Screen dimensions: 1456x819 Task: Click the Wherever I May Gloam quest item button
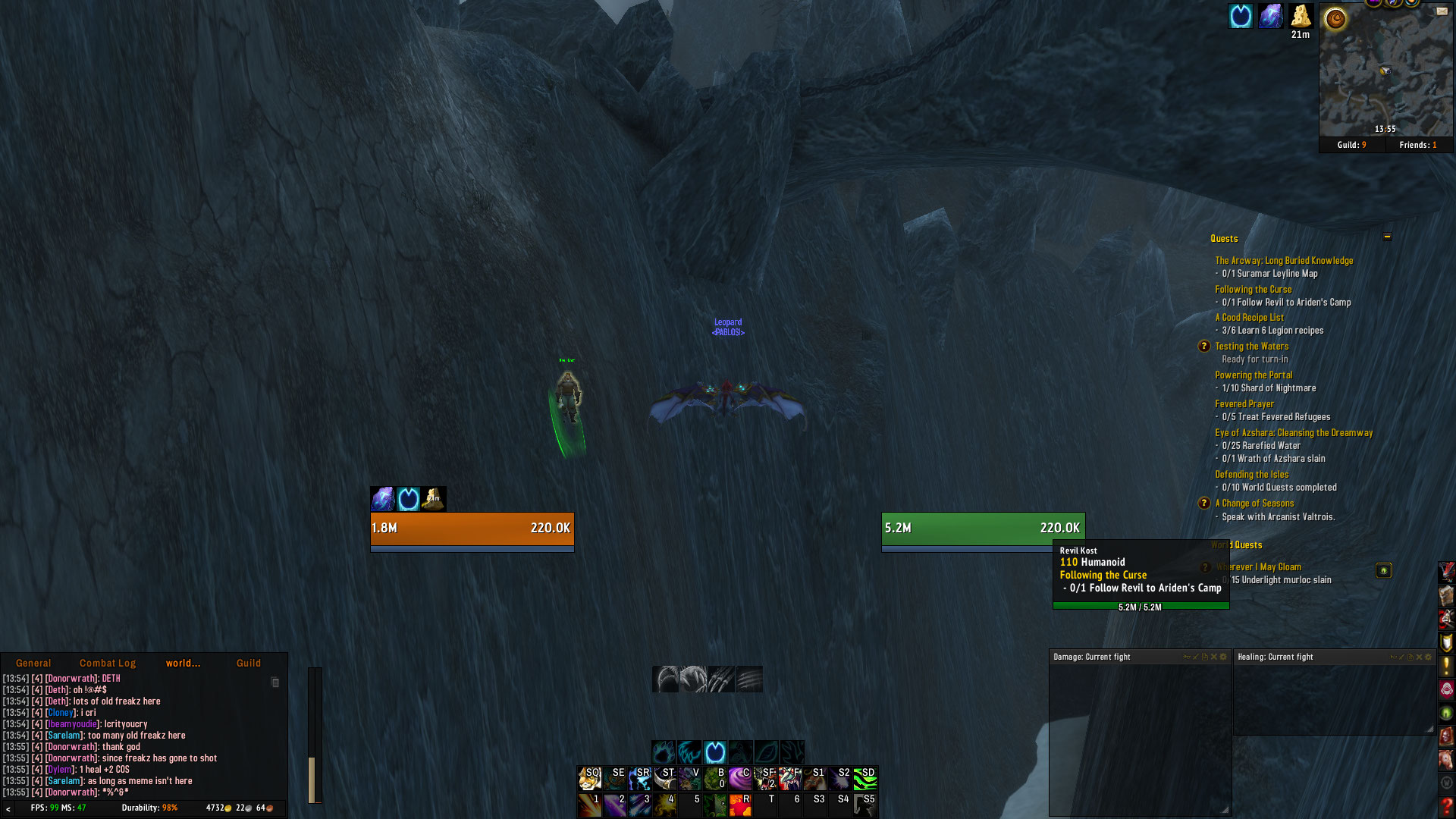point(1383,570)
